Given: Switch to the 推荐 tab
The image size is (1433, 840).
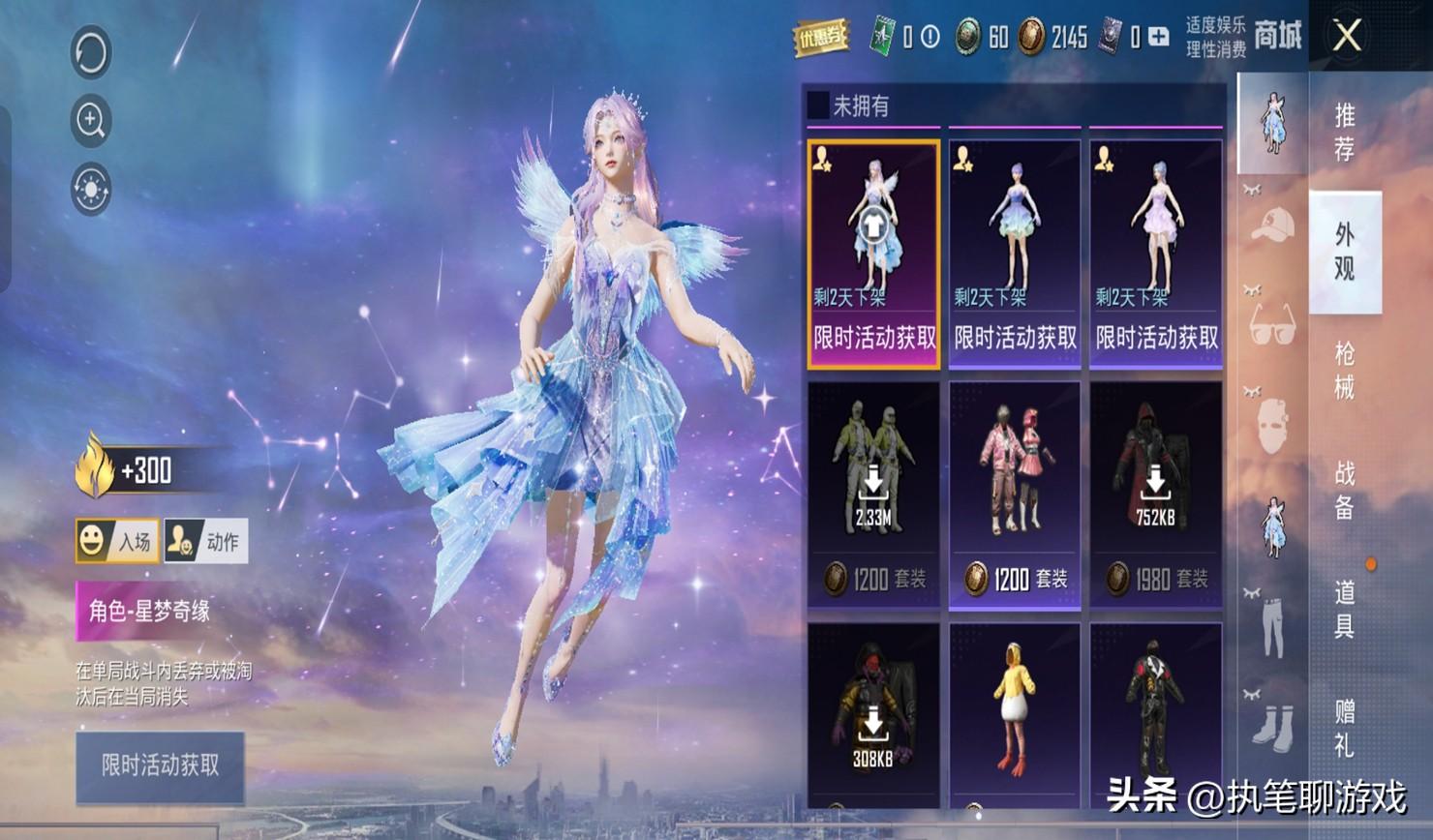Looking at the screenshot, I should tap(1345, 132).
